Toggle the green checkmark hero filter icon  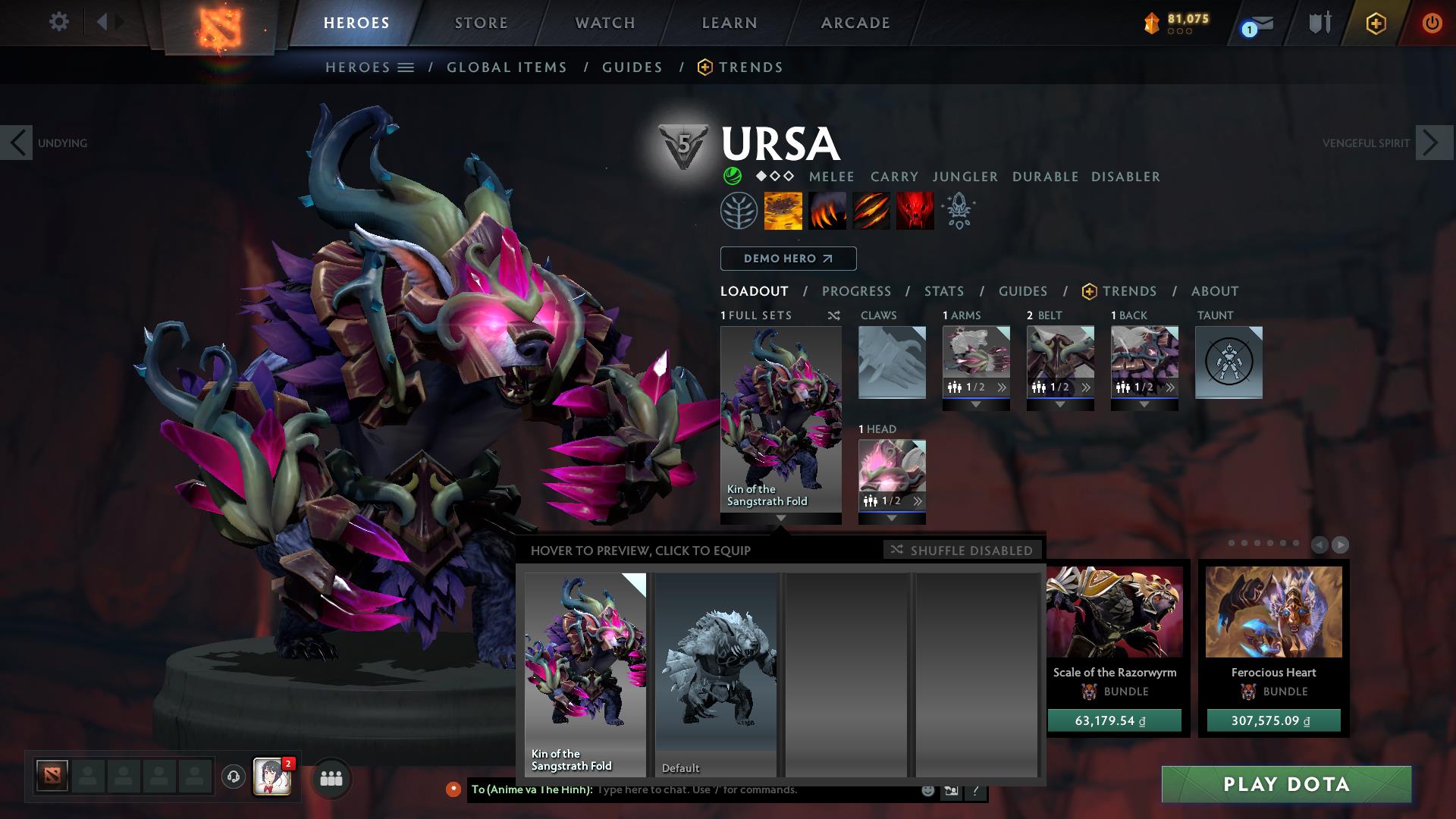click(733, 176)
